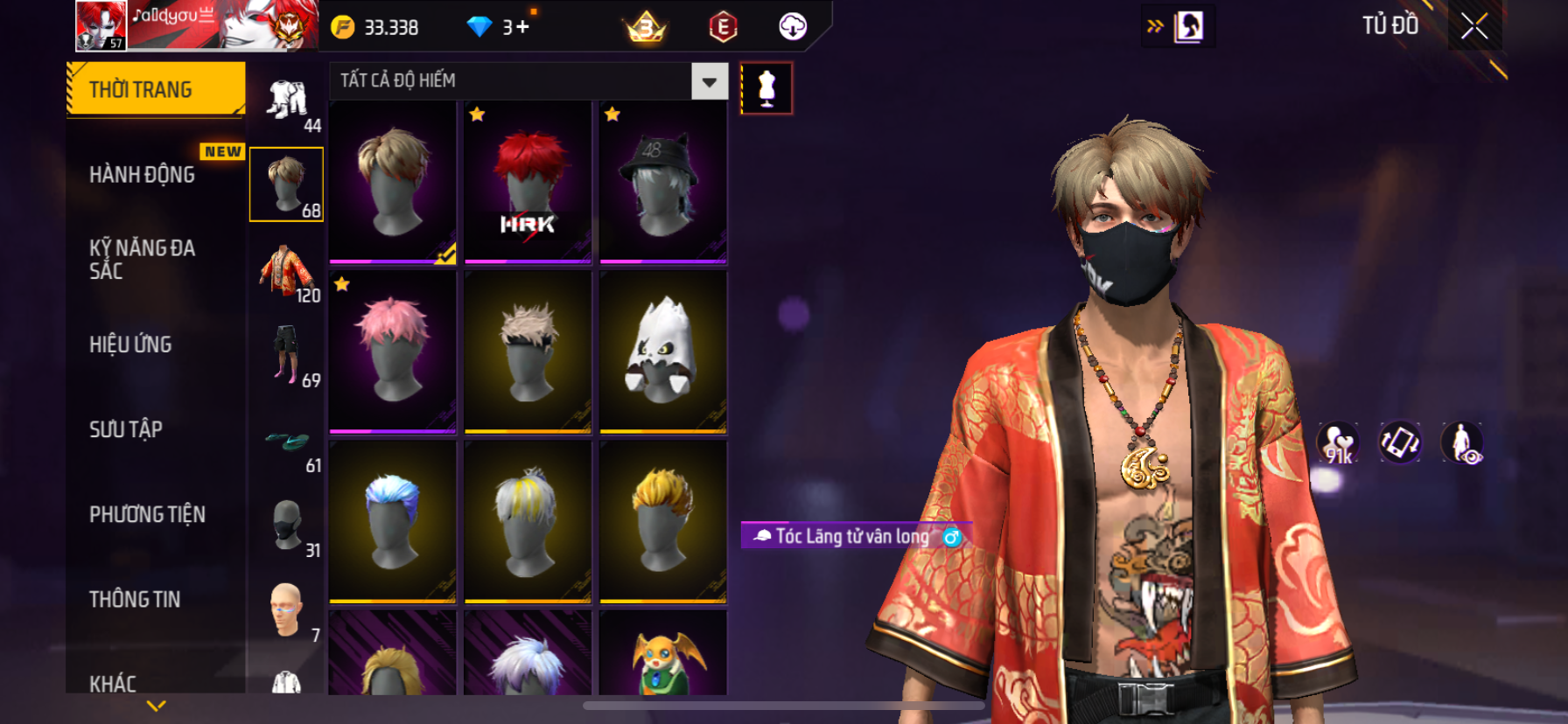Show the face mask subcategory
The image size is (1568, 724).
pos(287,526)
